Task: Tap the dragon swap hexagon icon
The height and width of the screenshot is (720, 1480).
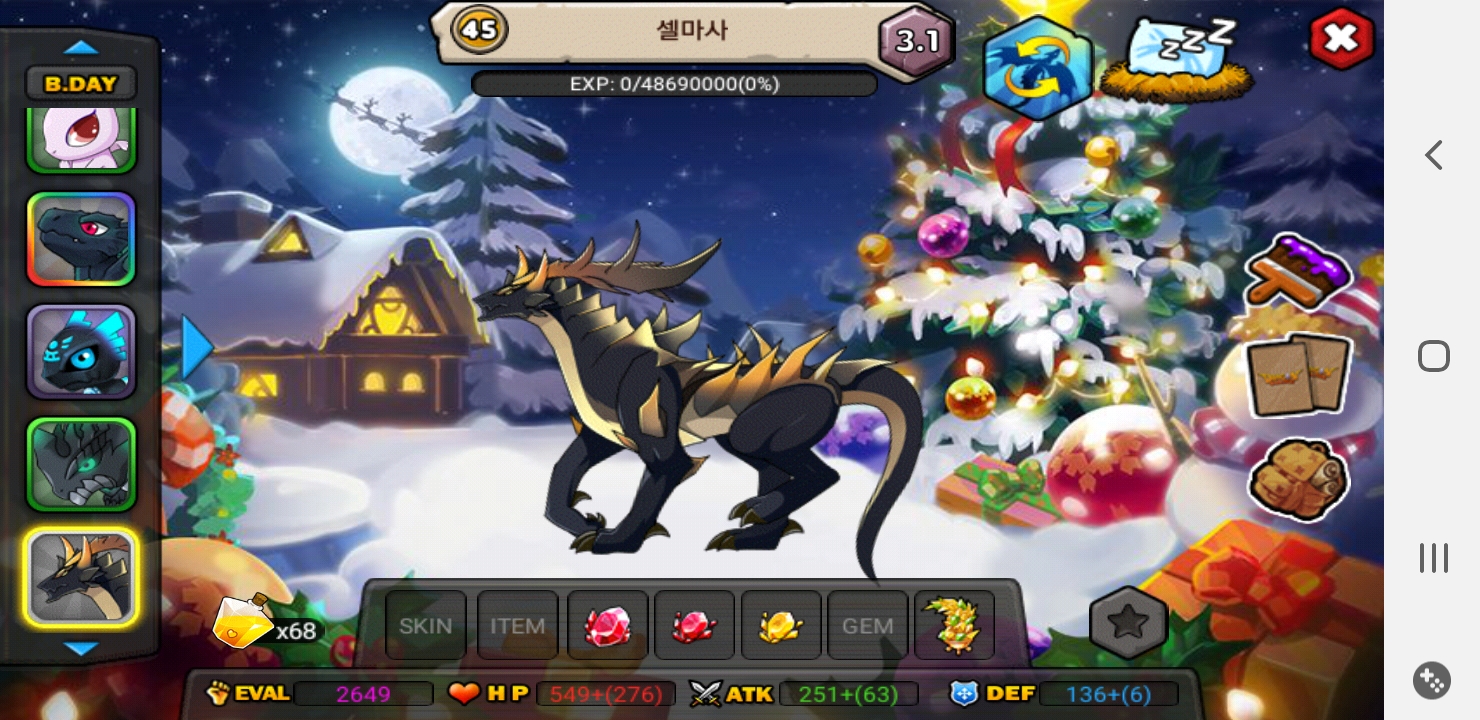Action: [x=1037, y=69]
